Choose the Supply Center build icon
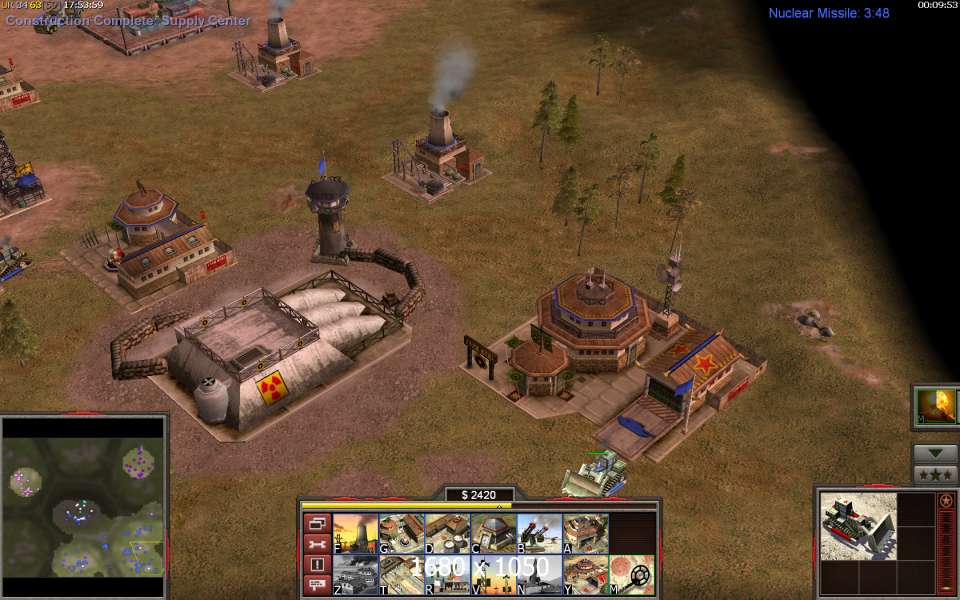Viewport: 960px width, 600px height. click(448, 534)
